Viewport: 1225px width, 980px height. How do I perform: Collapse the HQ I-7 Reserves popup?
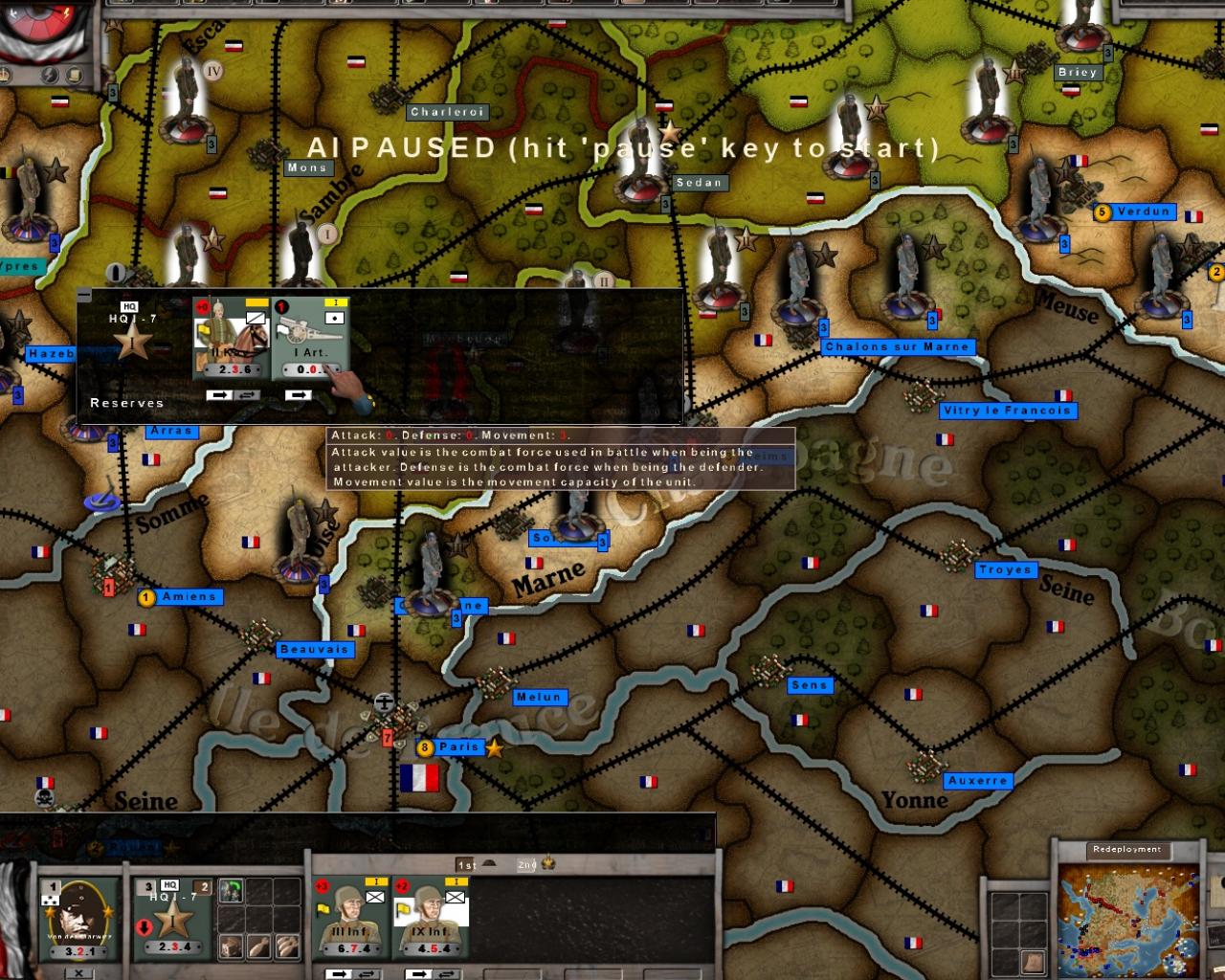(83, 294)
